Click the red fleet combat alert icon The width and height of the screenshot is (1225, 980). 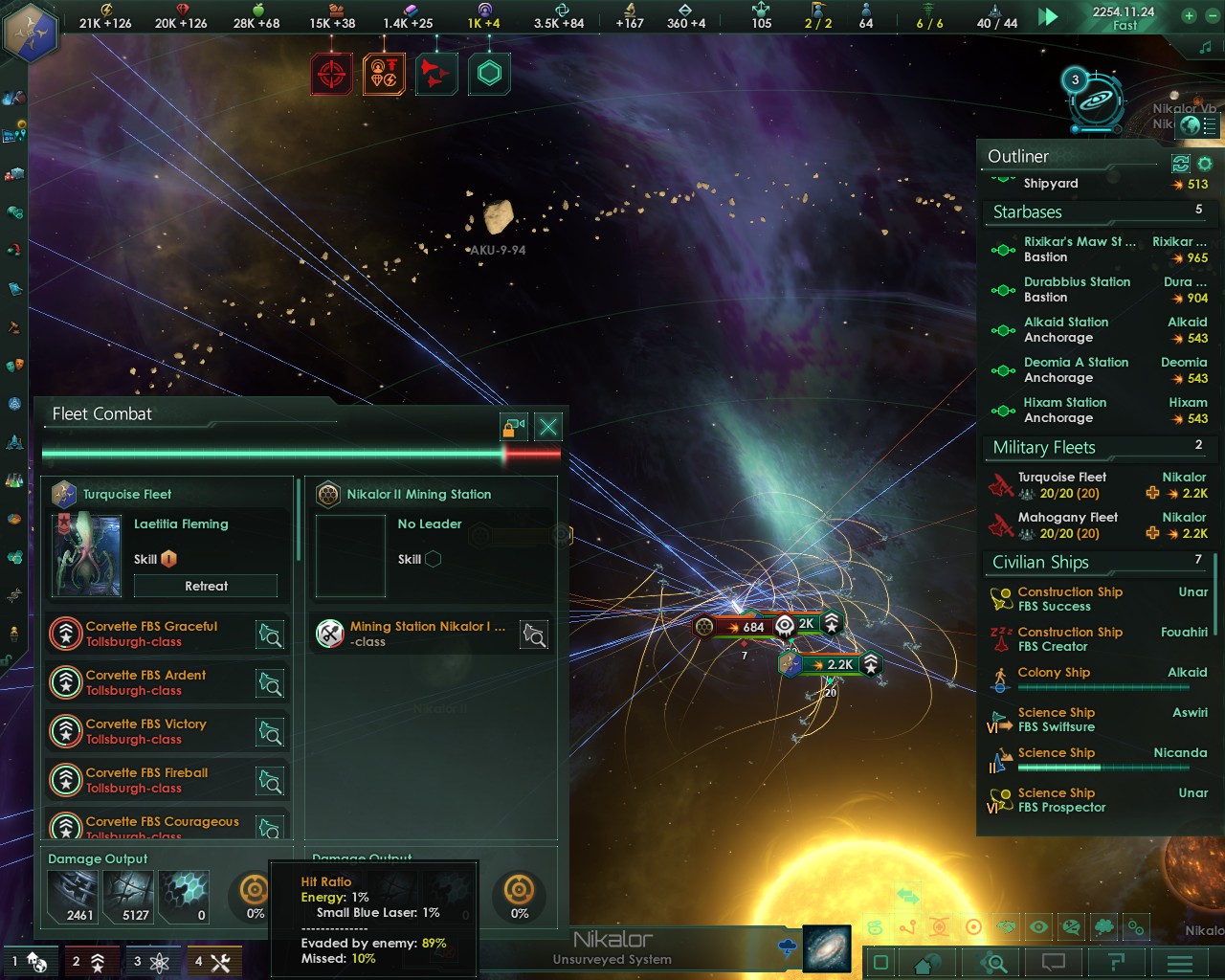click(331, 73)
